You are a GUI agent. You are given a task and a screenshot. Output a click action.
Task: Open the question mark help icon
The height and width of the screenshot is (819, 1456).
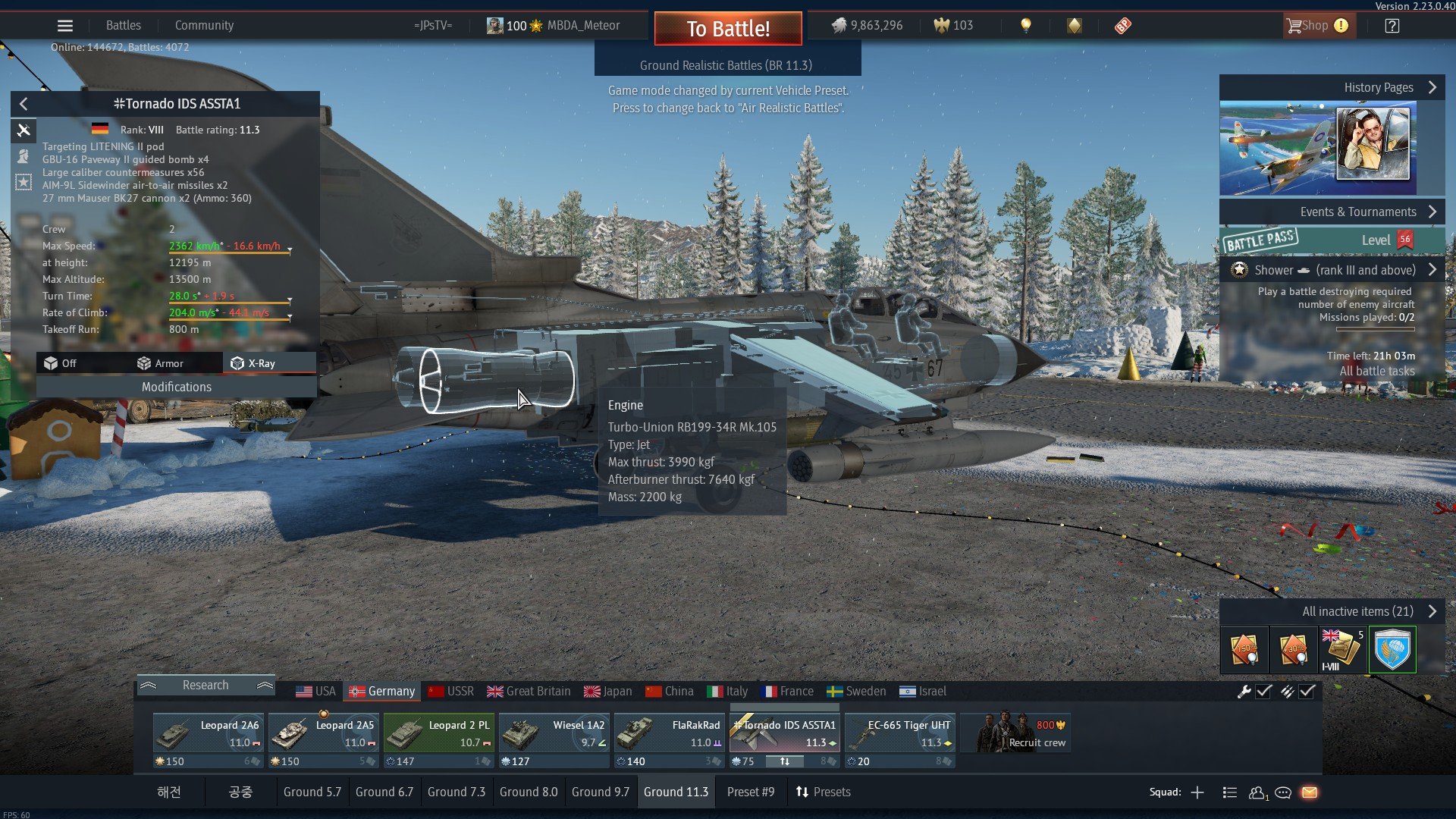pos(1392,26)
